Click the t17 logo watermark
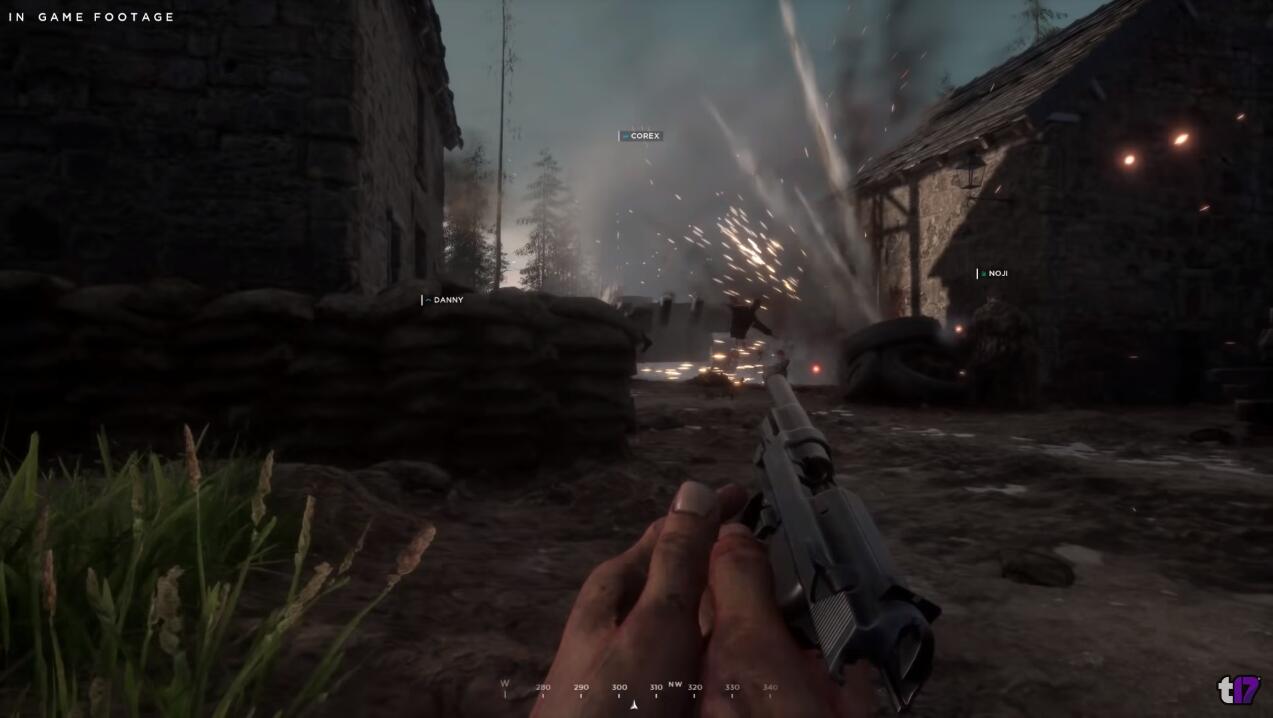The image size is (1273, 718). (x=1238, y=689)
